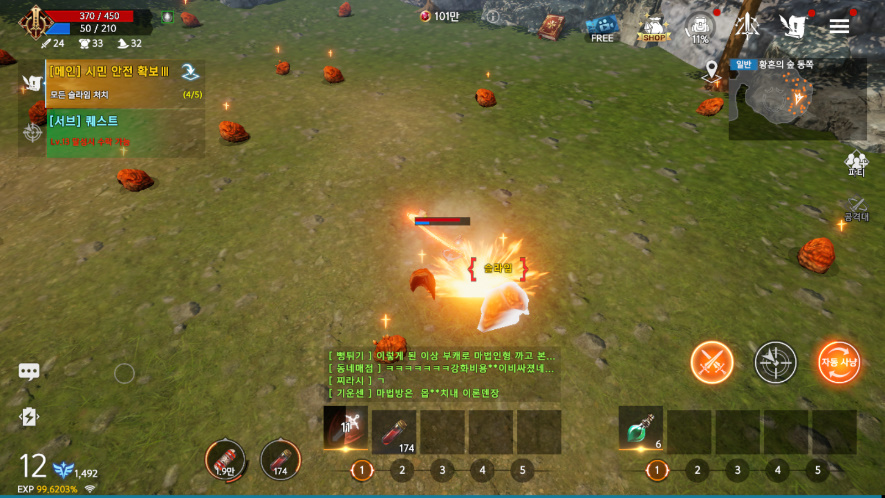Viewport: 885px width, 498px height.
Task: Toggle 자동 사냥 auto-hunt
Action: coord(838,362)
